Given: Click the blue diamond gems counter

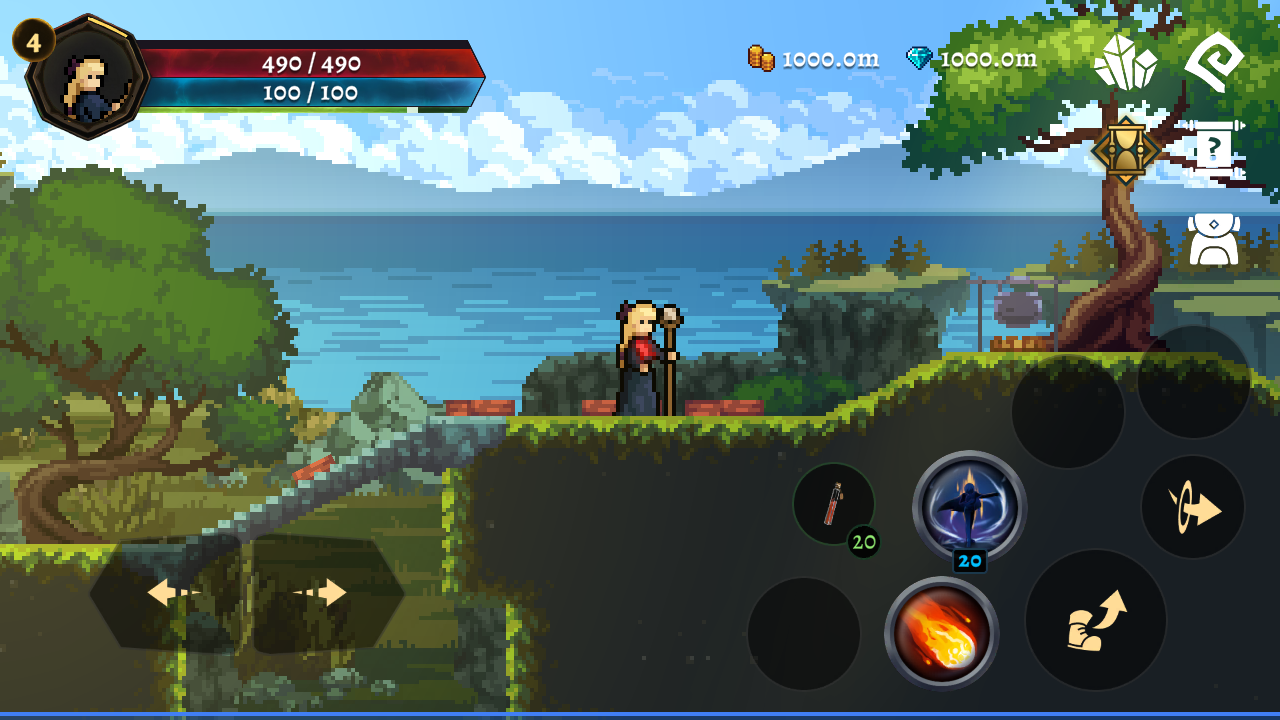Looking at the screenshot, I should [x=972, y=59].
